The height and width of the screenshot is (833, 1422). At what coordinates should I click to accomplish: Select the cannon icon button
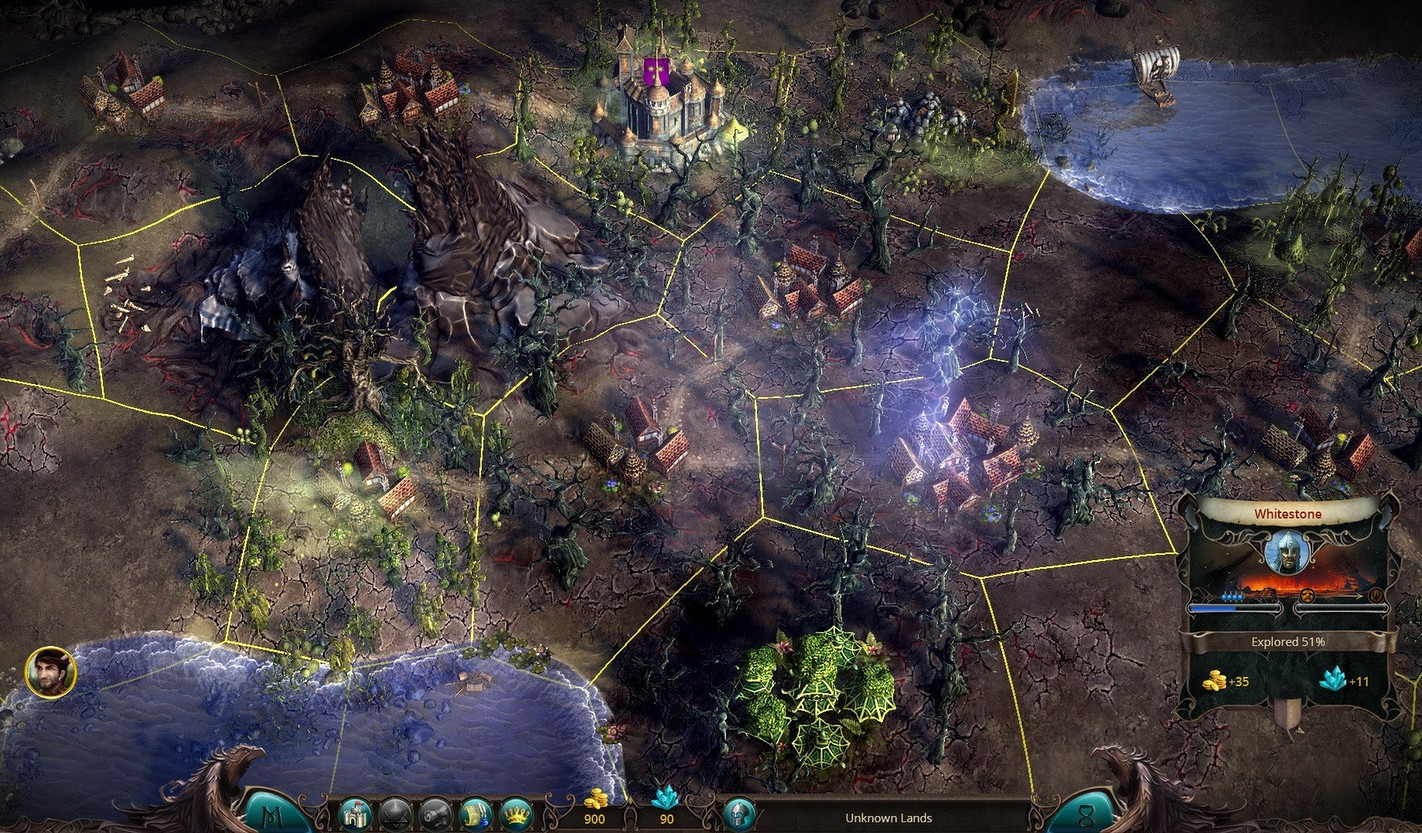point(435,813)
